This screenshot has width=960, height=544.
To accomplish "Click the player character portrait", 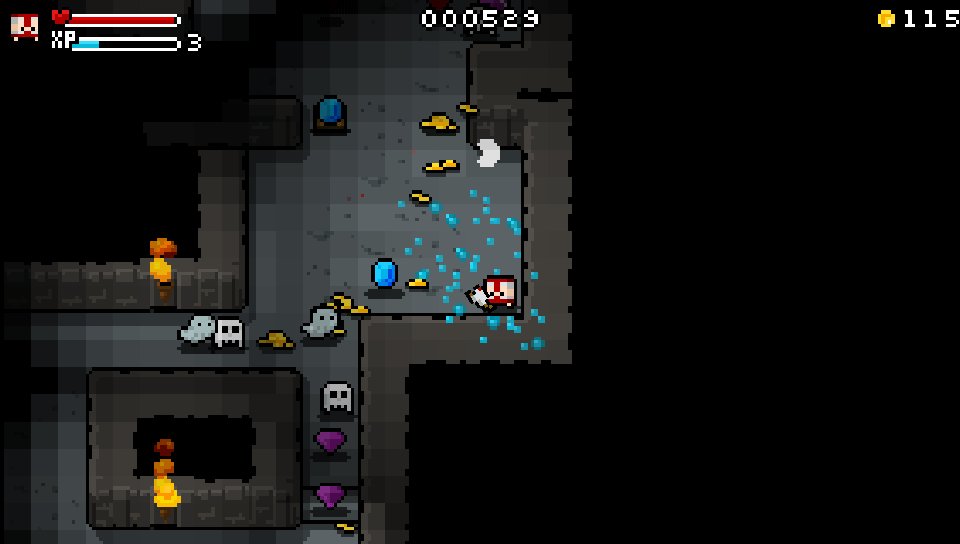I will (25, 27).
